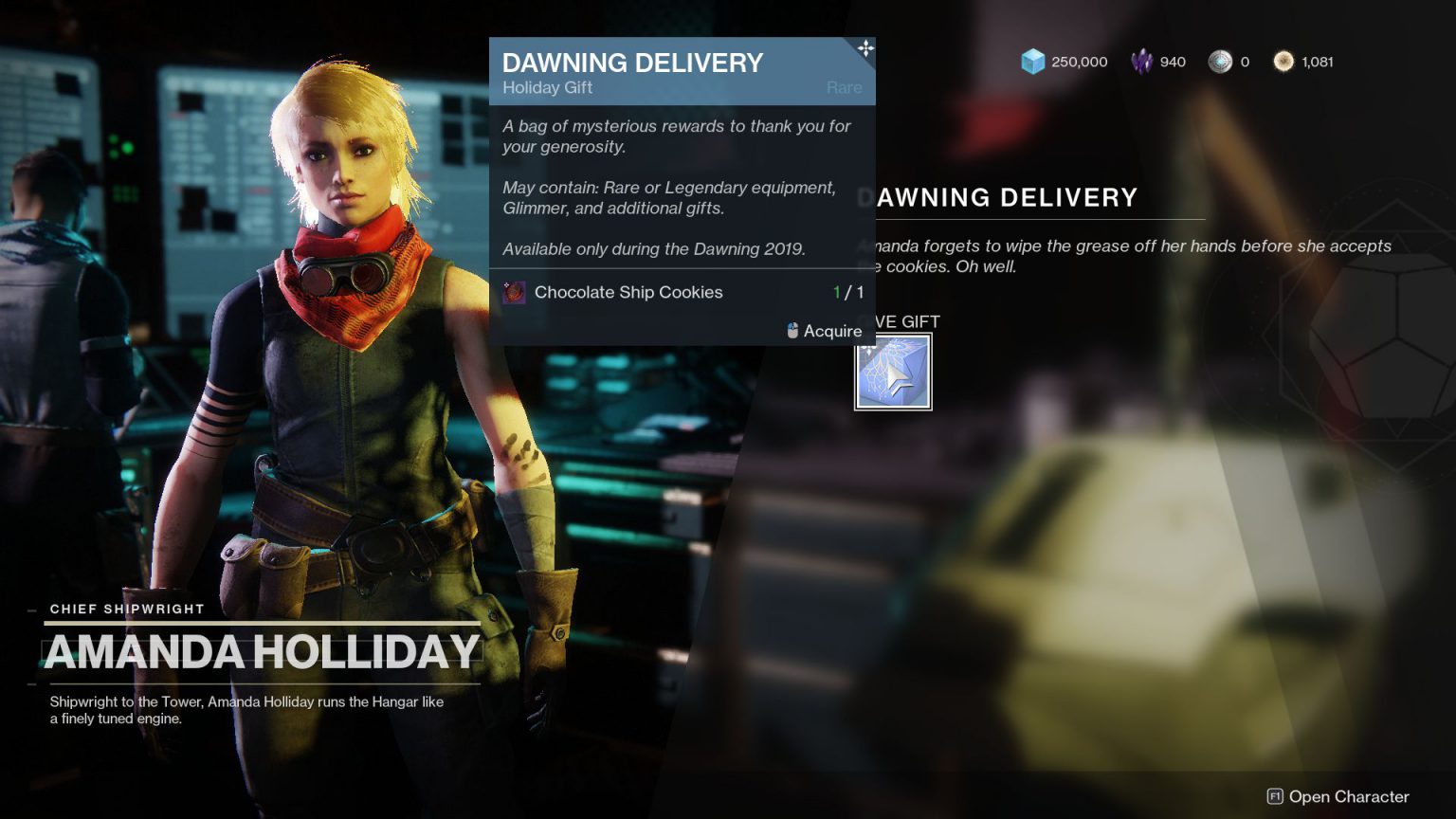Select the GIVE GIFT section label

pos(907,322)
